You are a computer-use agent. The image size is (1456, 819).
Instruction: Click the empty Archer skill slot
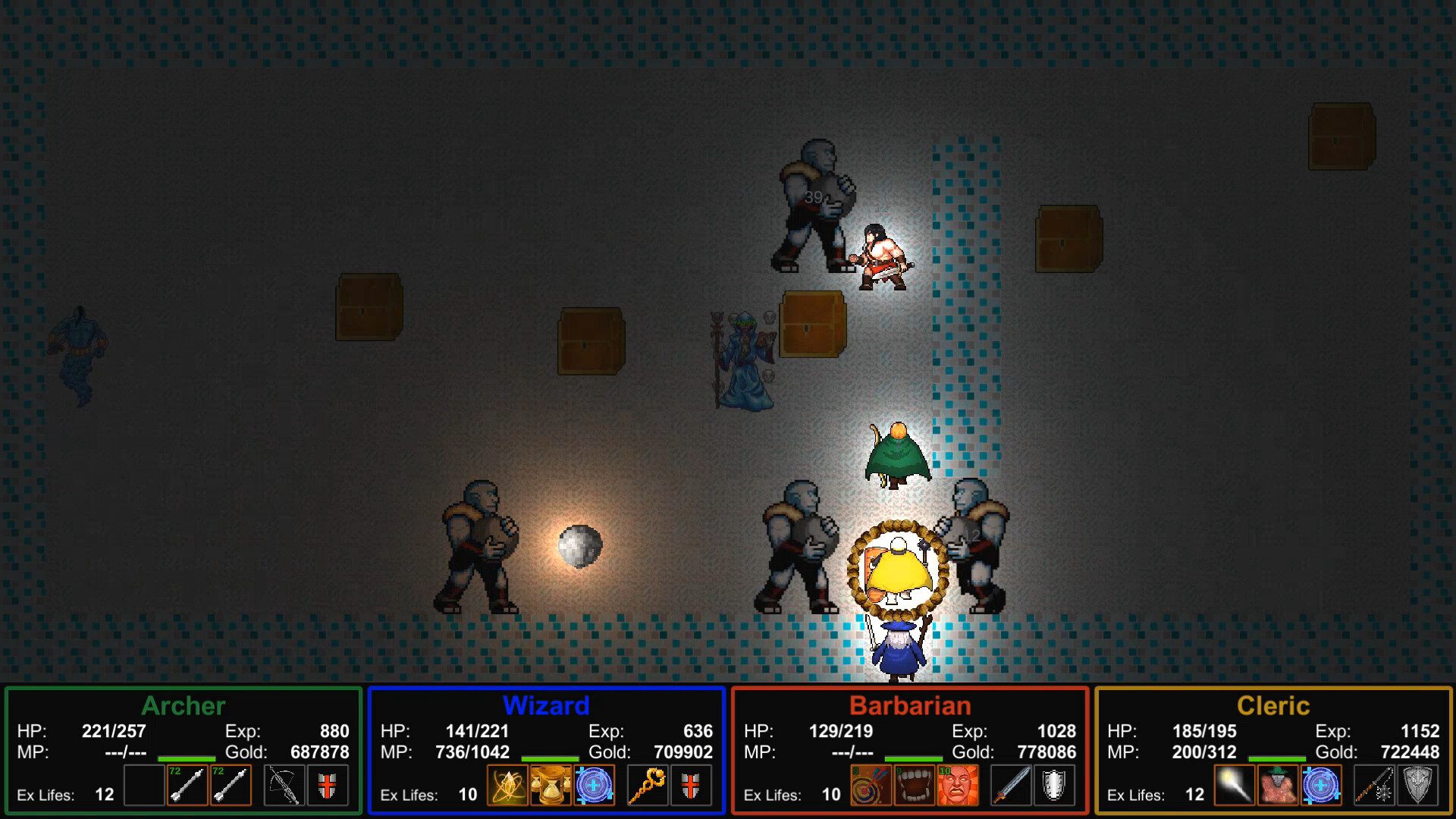[x=144, y=785]
